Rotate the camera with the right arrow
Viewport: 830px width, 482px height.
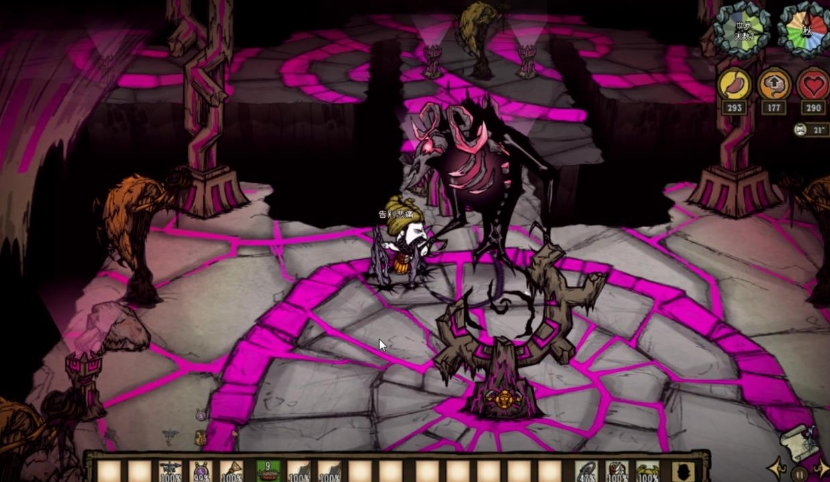pos(819,468)
